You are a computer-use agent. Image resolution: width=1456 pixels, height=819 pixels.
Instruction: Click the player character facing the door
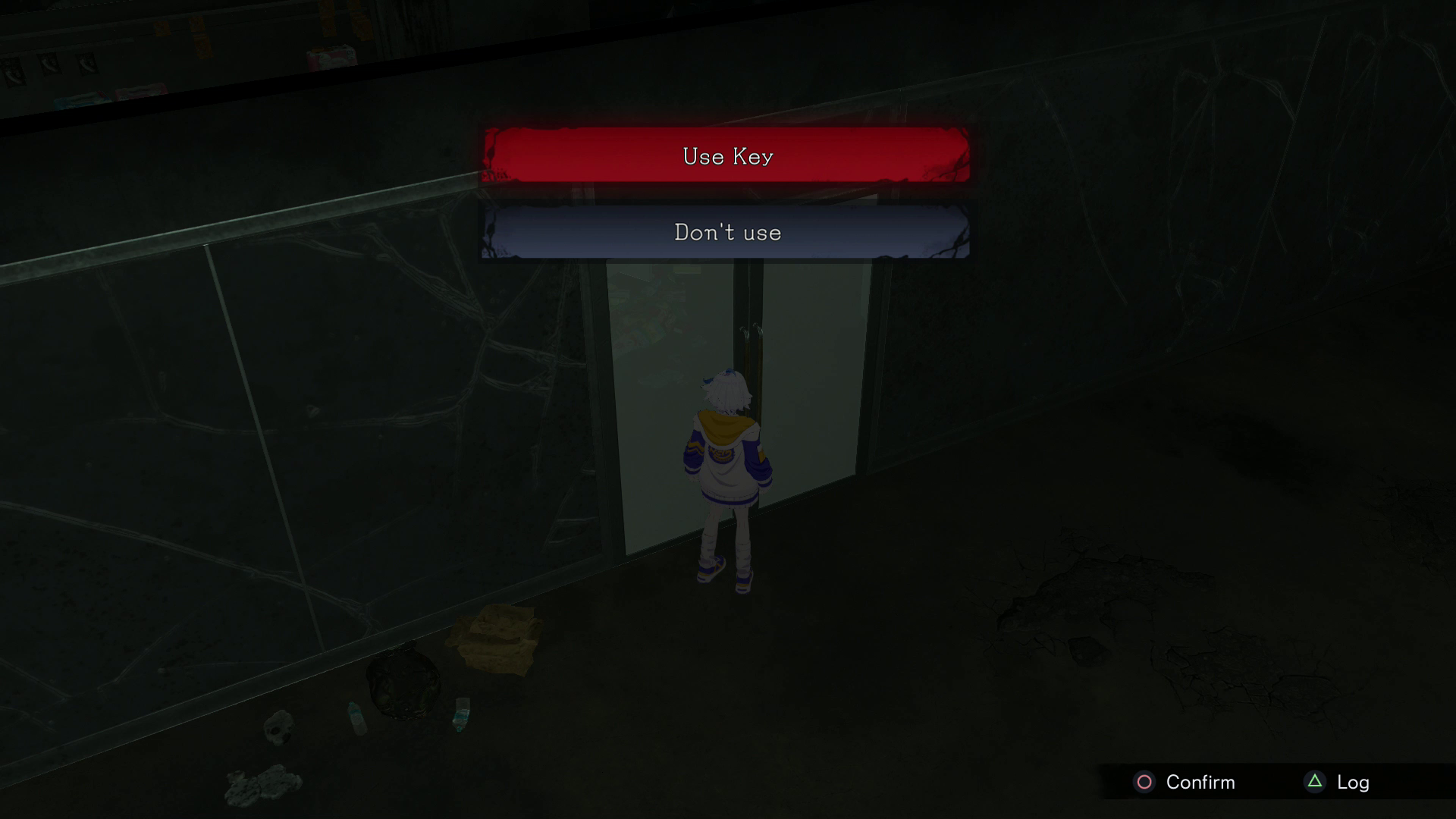pos(726,470)
